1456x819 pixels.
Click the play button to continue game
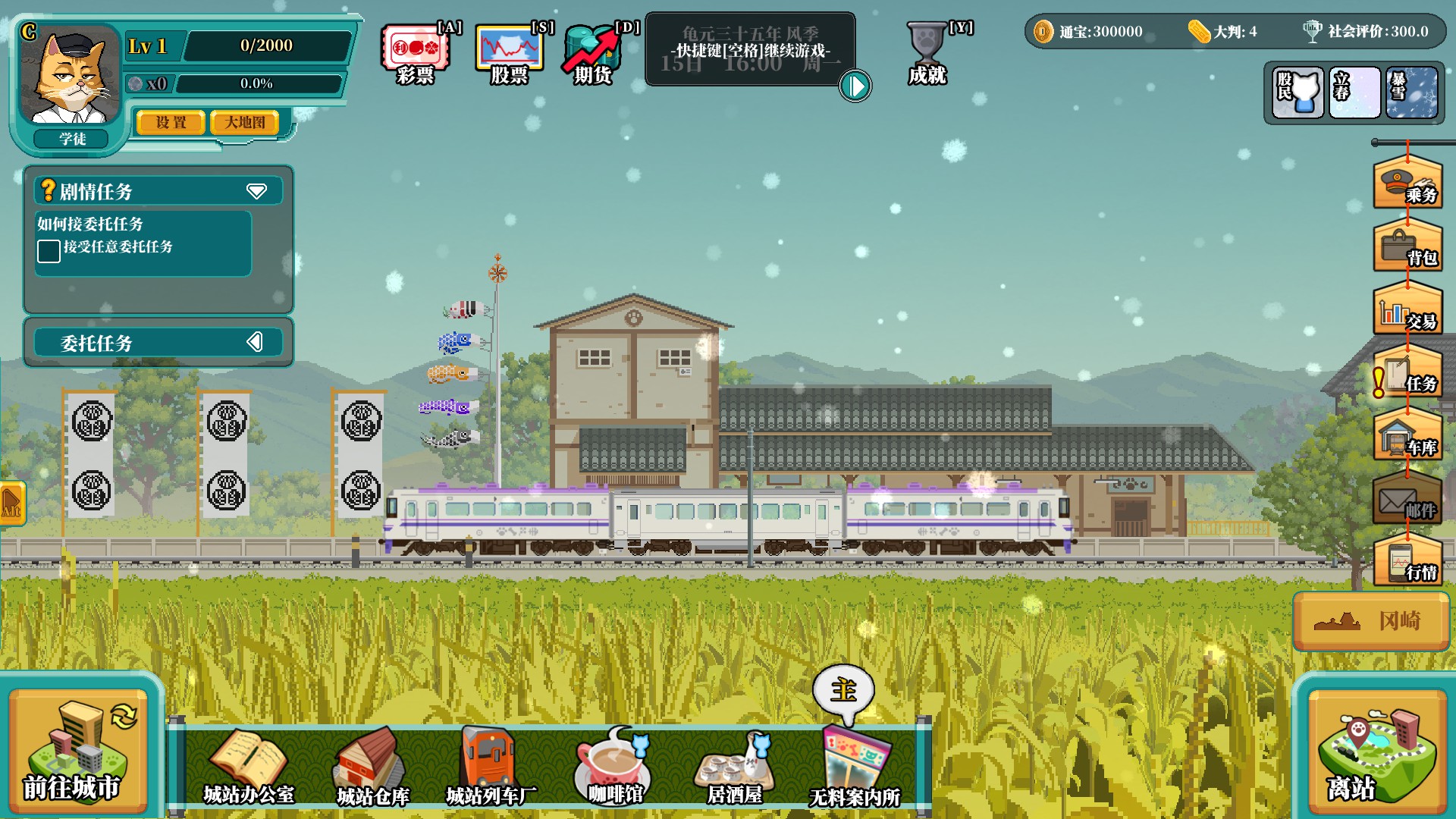click(855, 86)
